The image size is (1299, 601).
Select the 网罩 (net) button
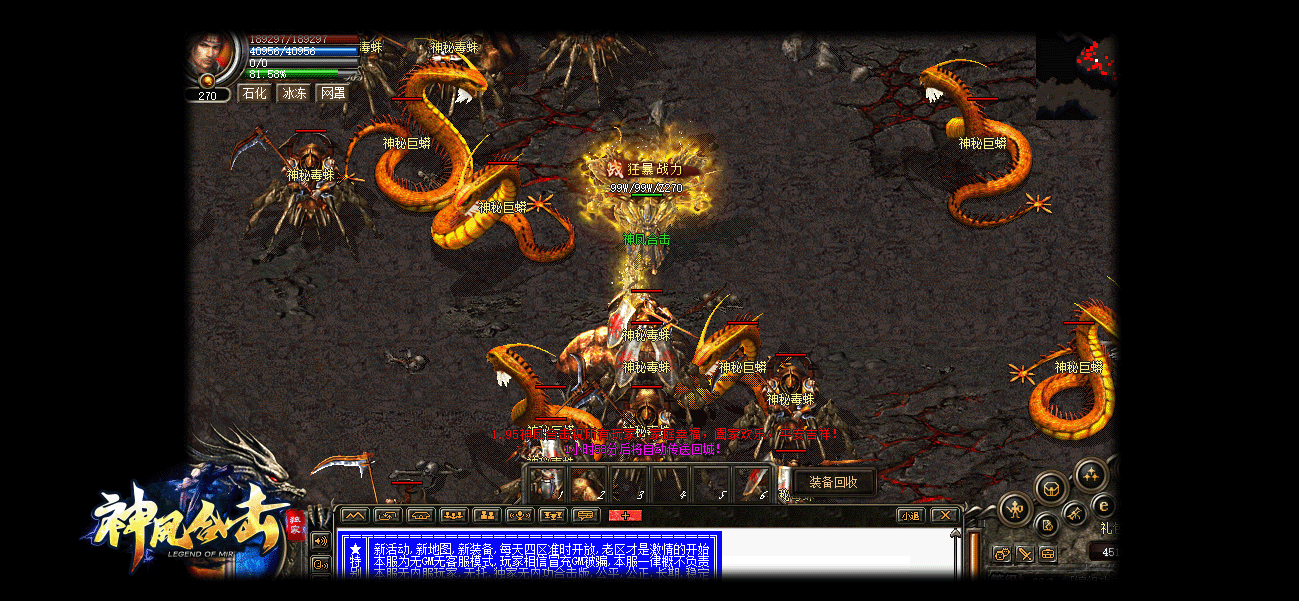coord(332,93)
